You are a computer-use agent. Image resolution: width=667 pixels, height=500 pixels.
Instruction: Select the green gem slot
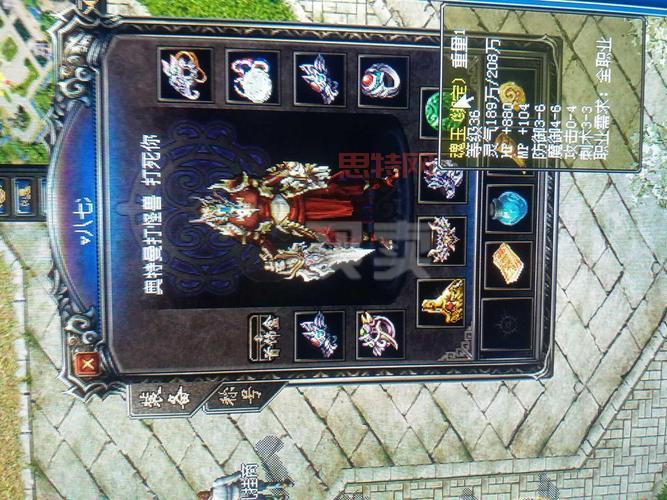click(x=436, y=108)
